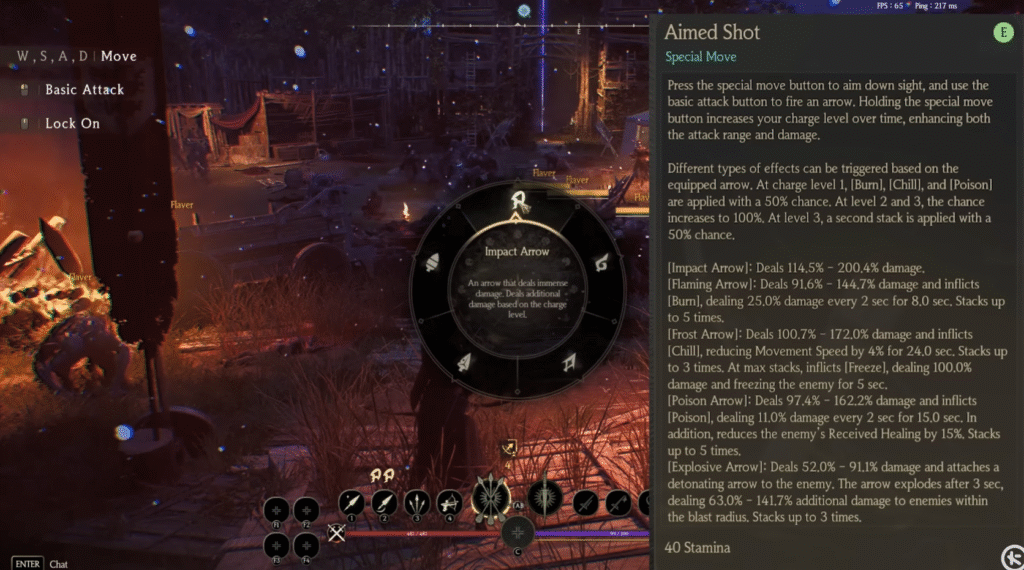Viewport: 1024px width, 570px height.
Task: Open the empty plus slot marked C
Action: [518, 532]
